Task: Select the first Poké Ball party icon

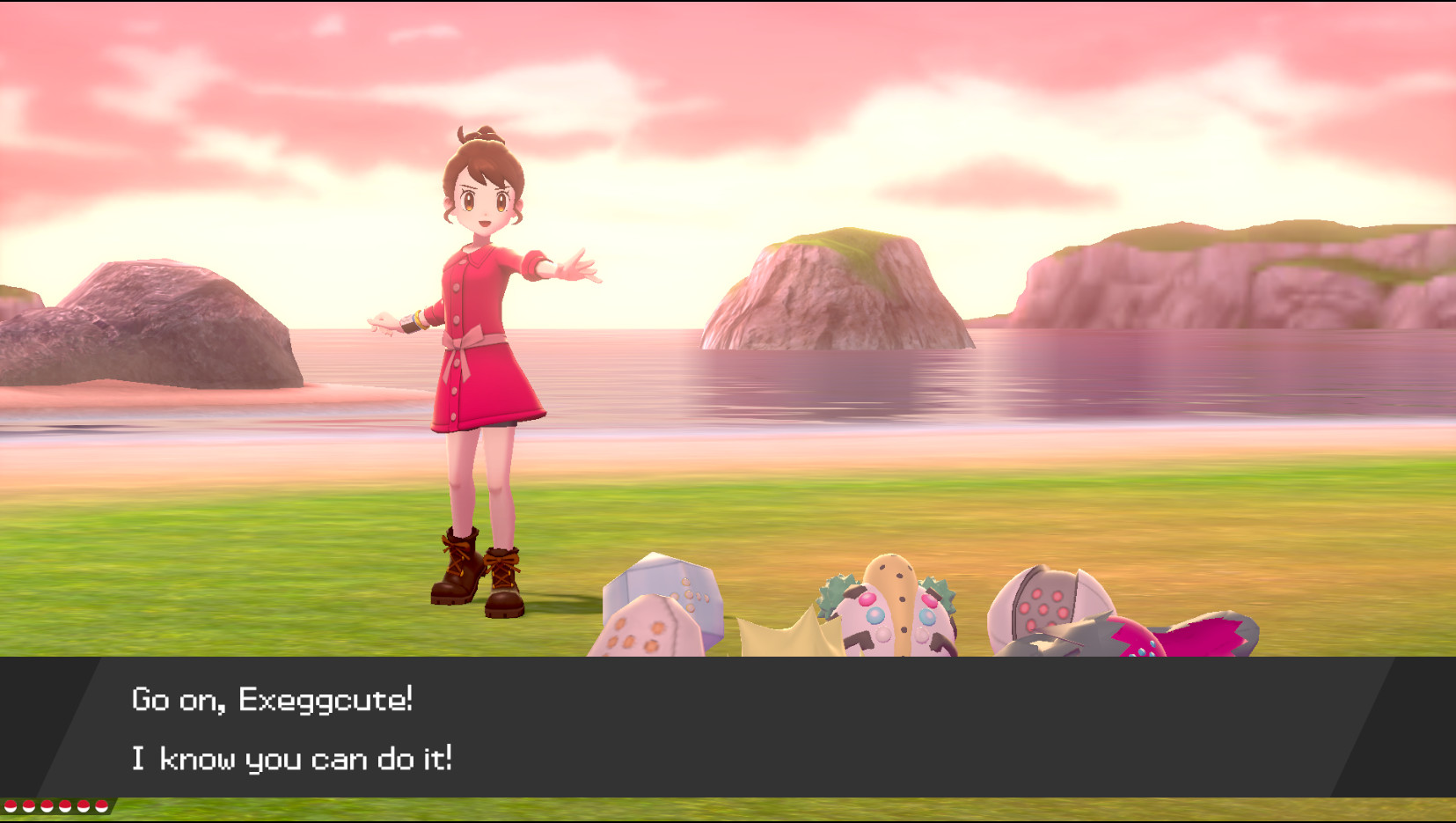Action: coord(11,805)
